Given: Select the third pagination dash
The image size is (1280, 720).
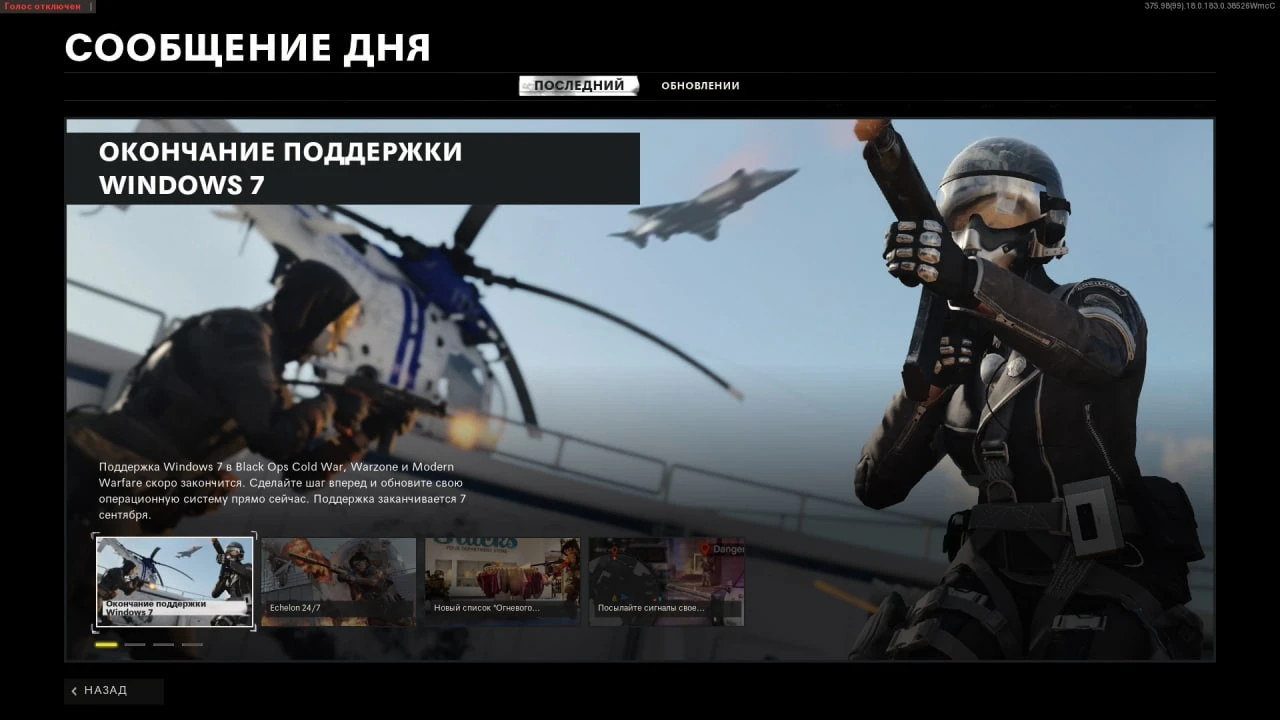Looking at the screenshot, I should tap(163, 645).
